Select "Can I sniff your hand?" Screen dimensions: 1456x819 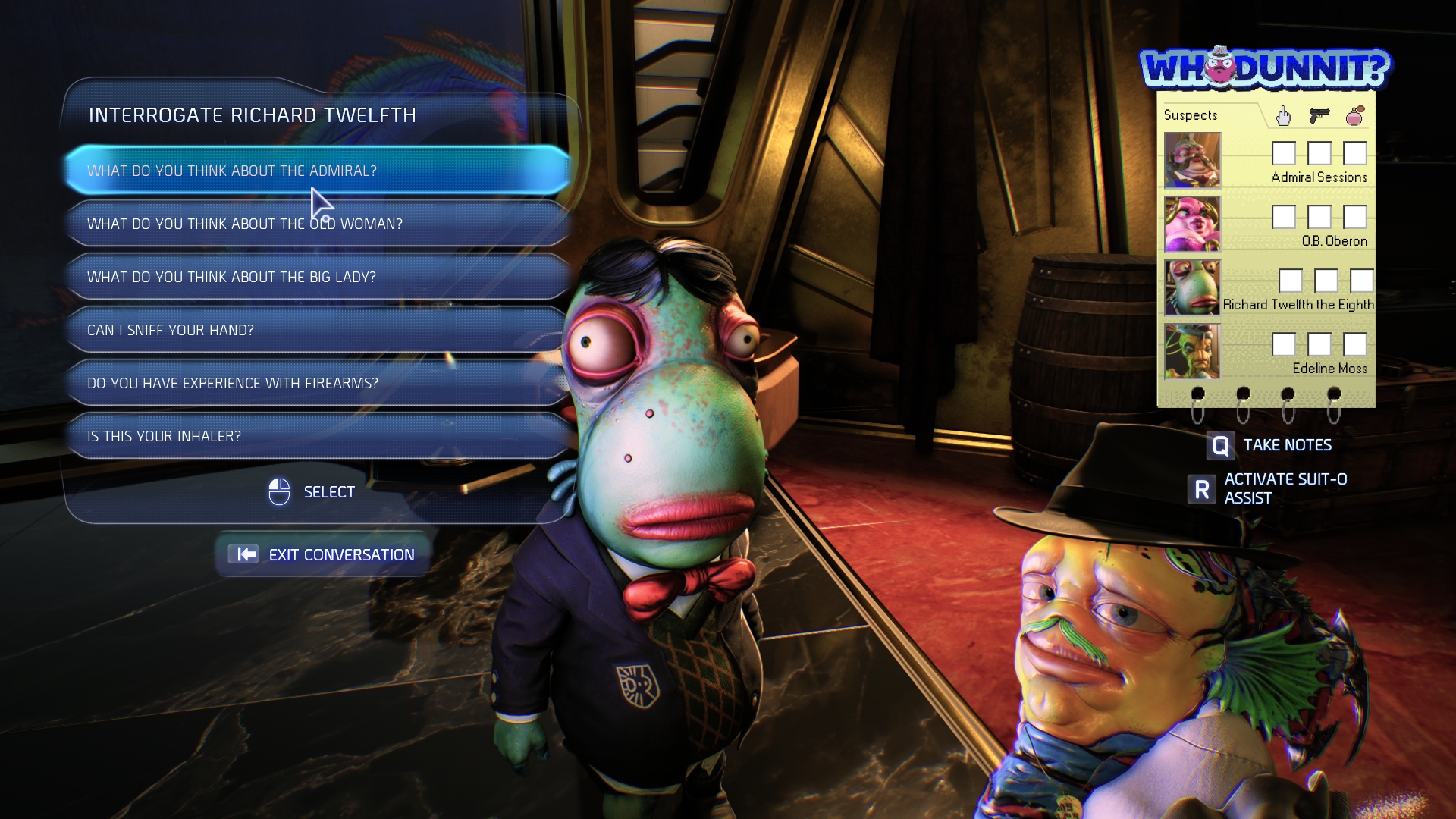317,330
